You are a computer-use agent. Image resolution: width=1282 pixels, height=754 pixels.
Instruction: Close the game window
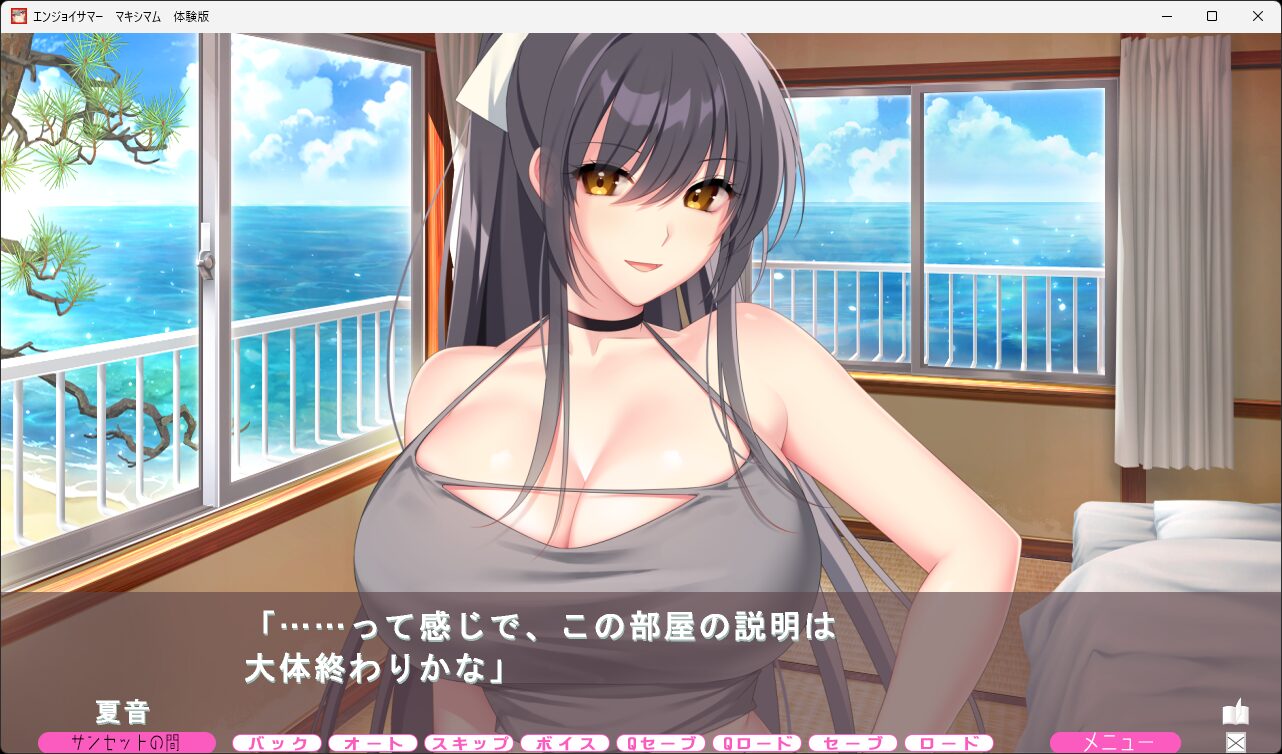(x=1258, y=16)
